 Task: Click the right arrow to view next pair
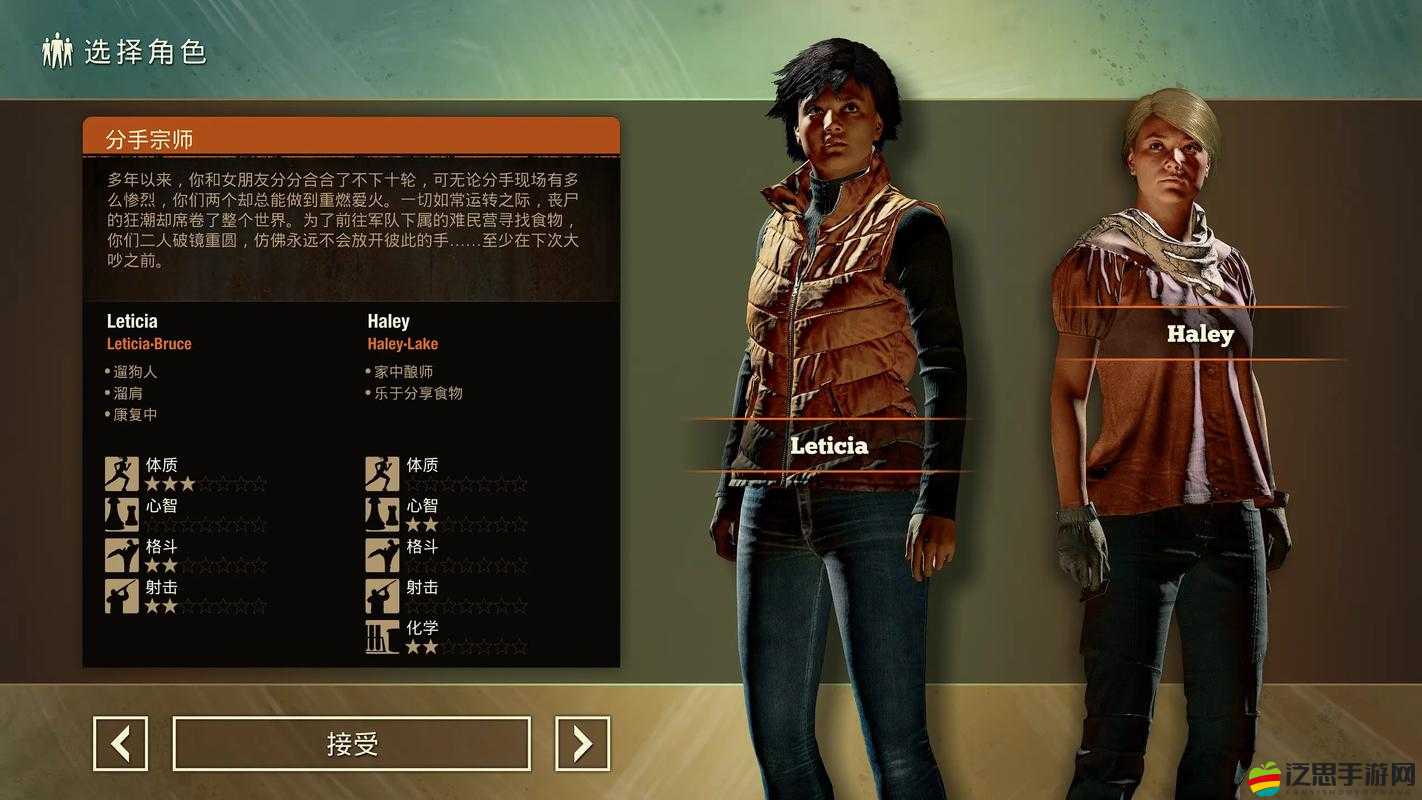tap(583, 744)
